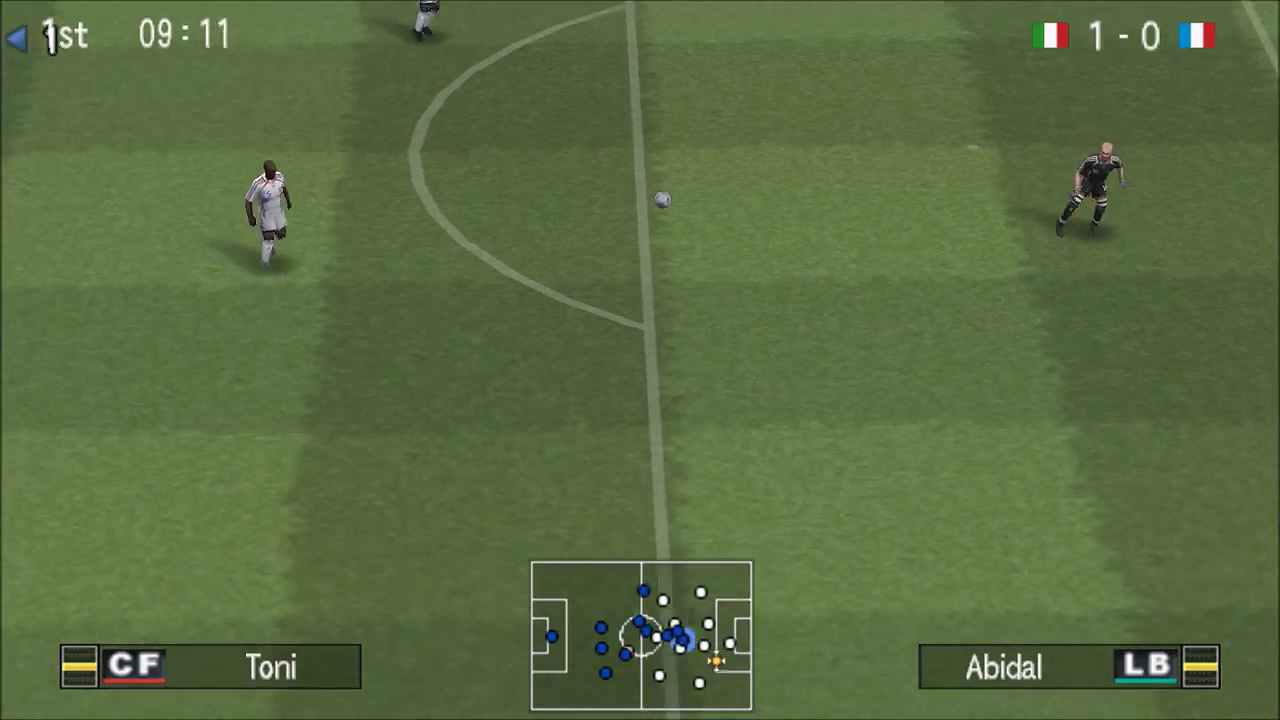Toggle Abidal's stamina gauge display
This screenshot has height=720, width=1280.
pos(1202,667)
